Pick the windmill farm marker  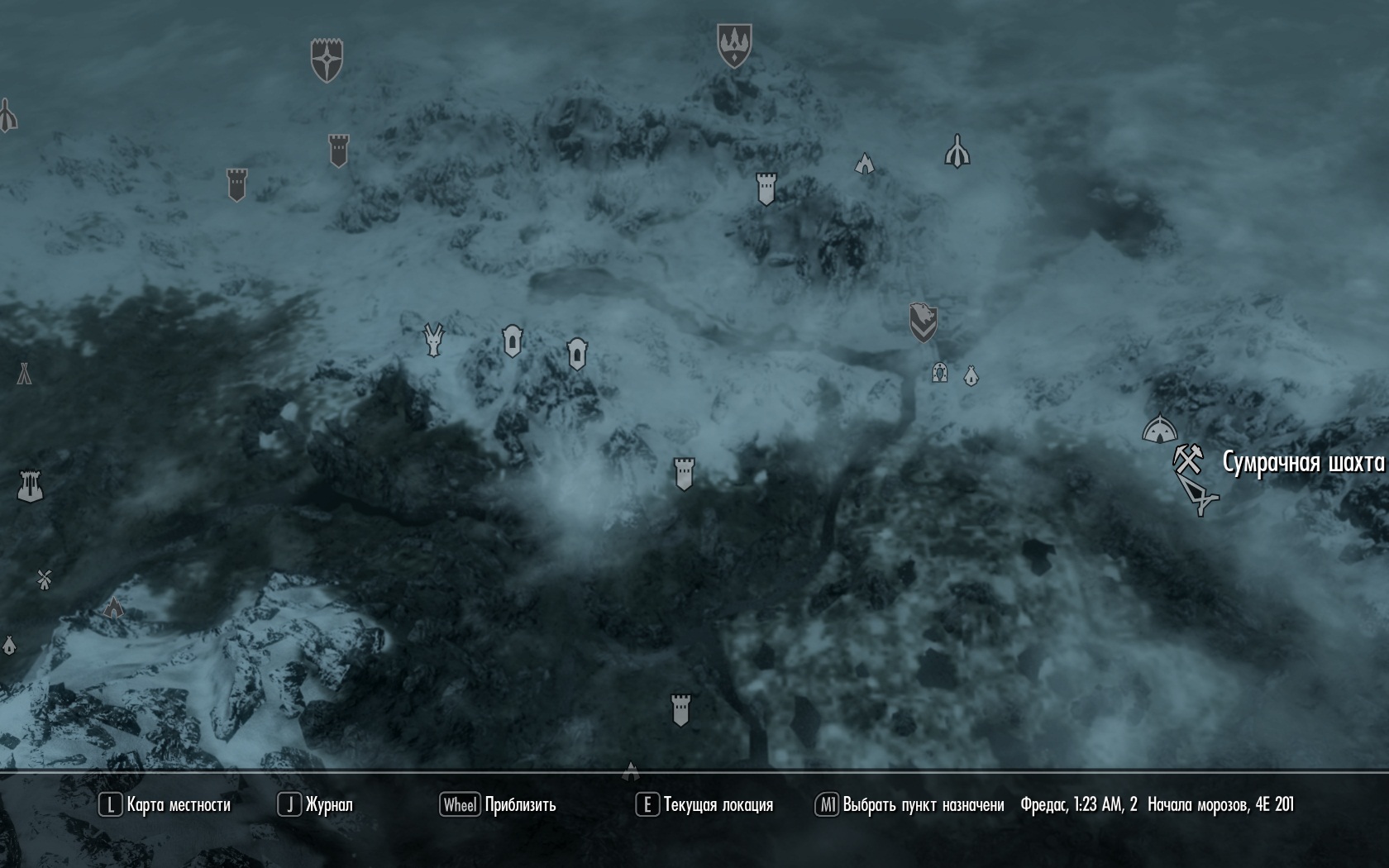click(45, 579)
